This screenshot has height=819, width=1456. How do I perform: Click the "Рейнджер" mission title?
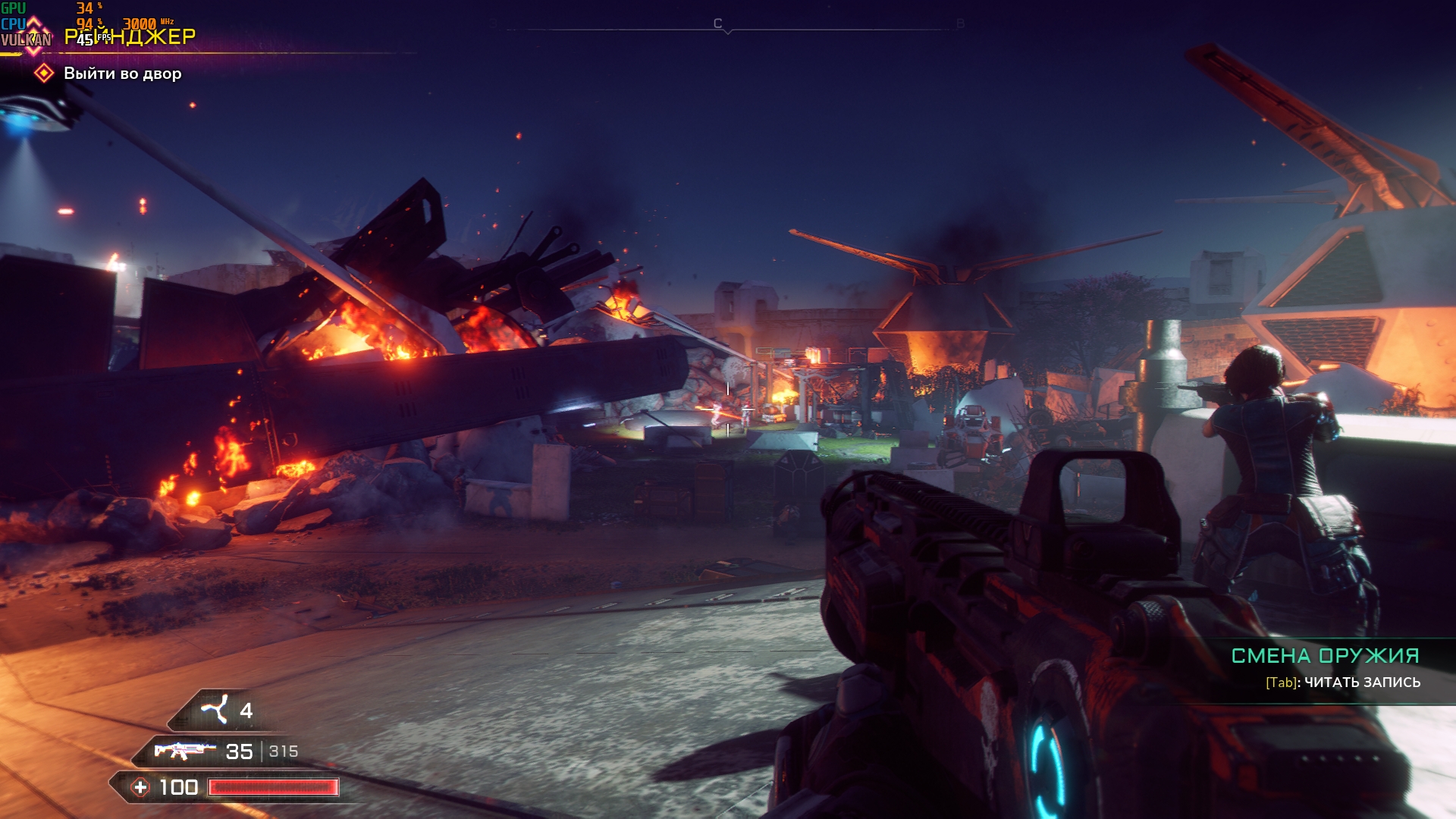[130, 36]
